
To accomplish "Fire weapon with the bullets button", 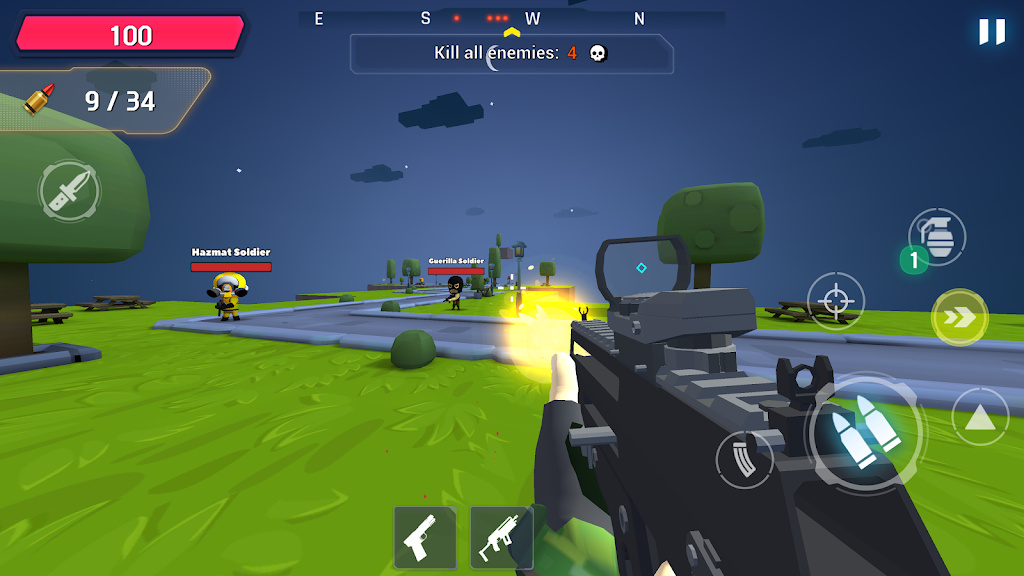I will pos(865,432).
